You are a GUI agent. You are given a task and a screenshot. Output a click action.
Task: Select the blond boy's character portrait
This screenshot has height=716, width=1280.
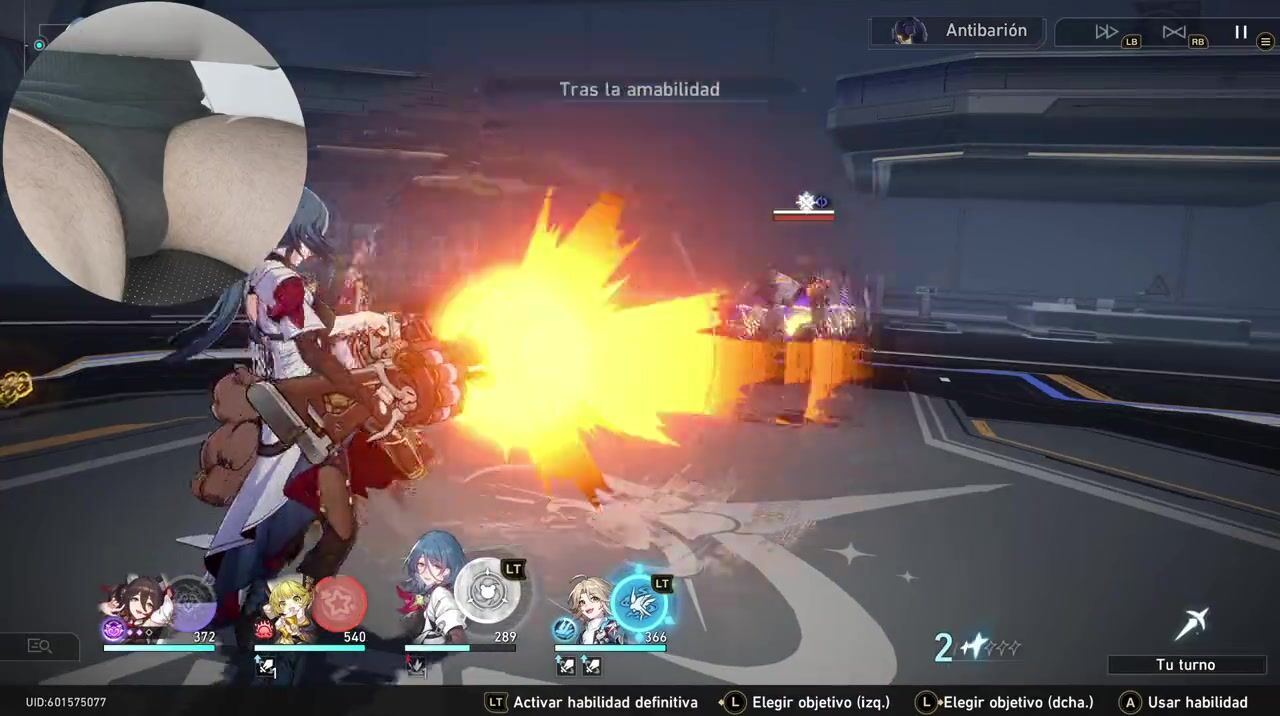588,607
